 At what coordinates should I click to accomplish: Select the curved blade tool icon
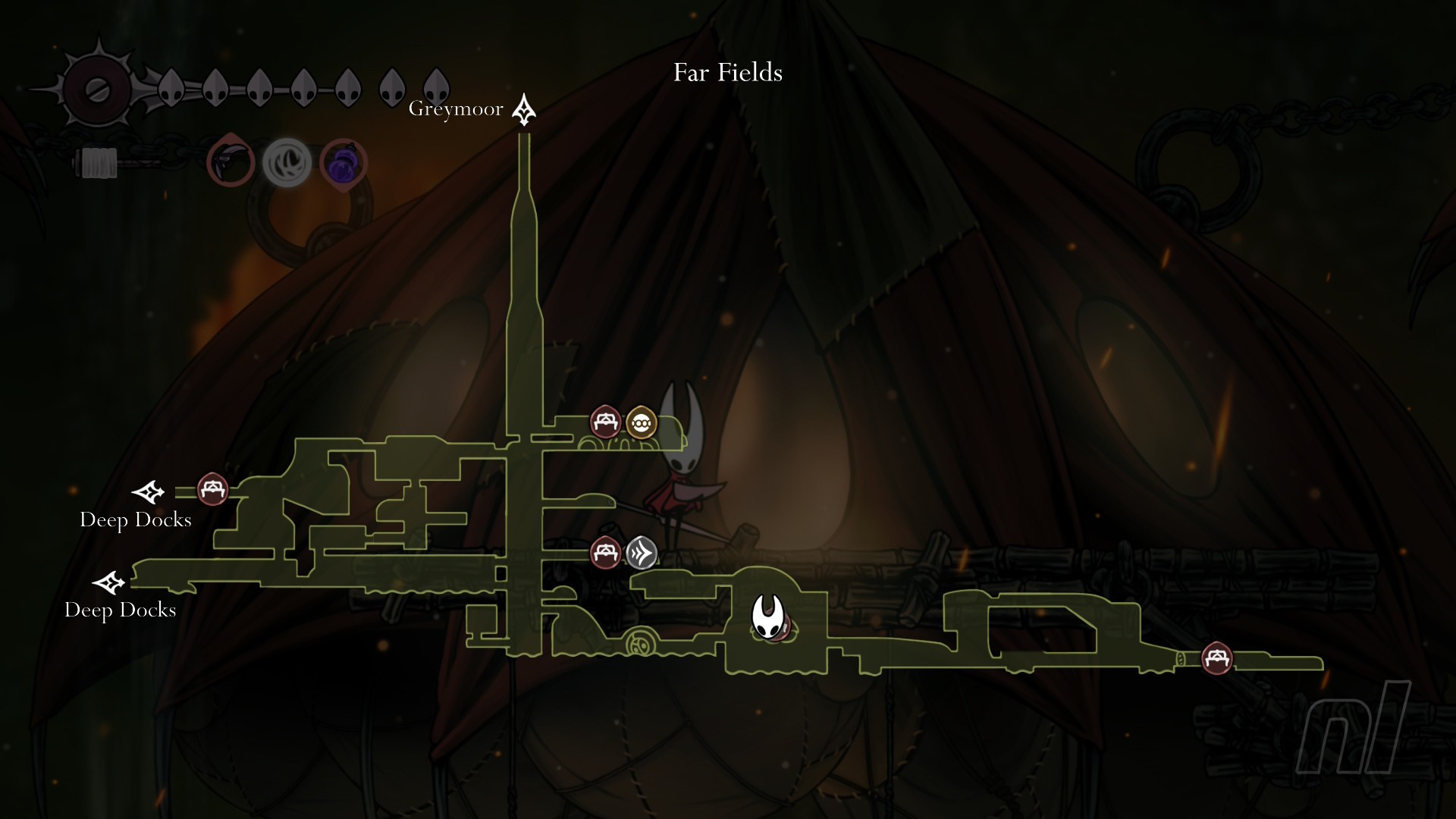tap(231, 162)
